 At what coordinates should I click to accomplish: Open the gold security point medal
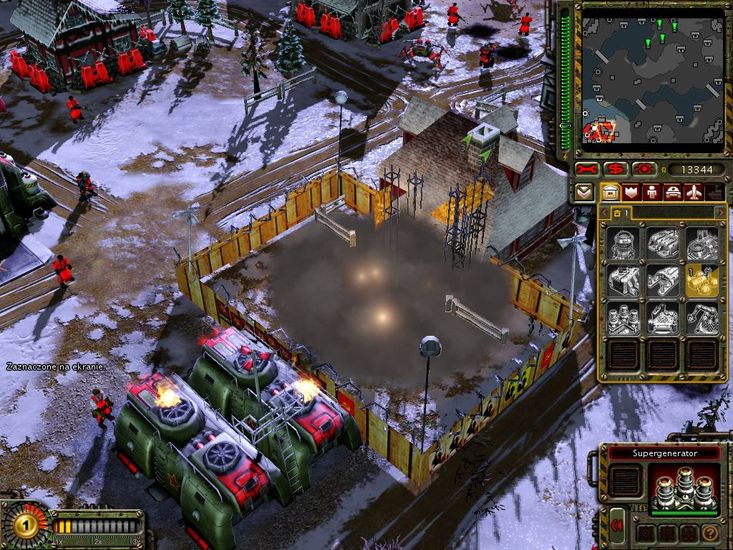click(25, 524)
